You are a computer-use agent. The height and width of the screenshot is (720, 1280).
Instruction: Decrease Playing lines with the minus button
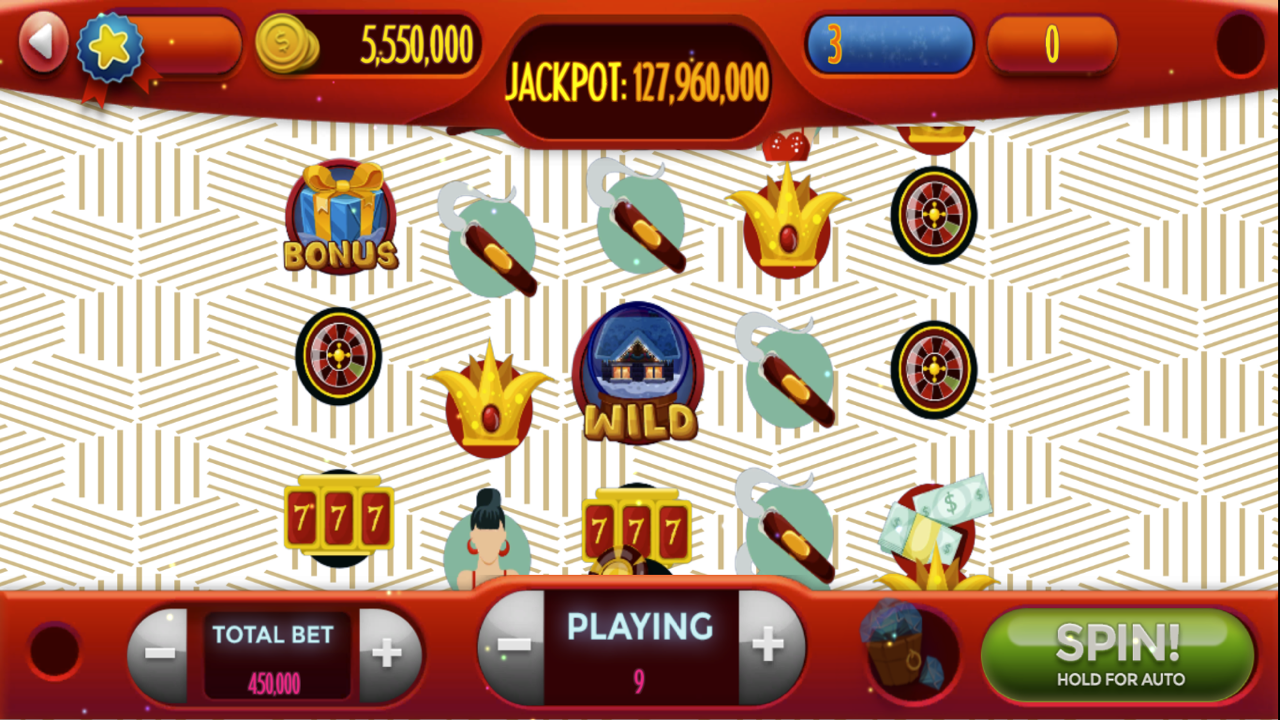coord(512,647)
